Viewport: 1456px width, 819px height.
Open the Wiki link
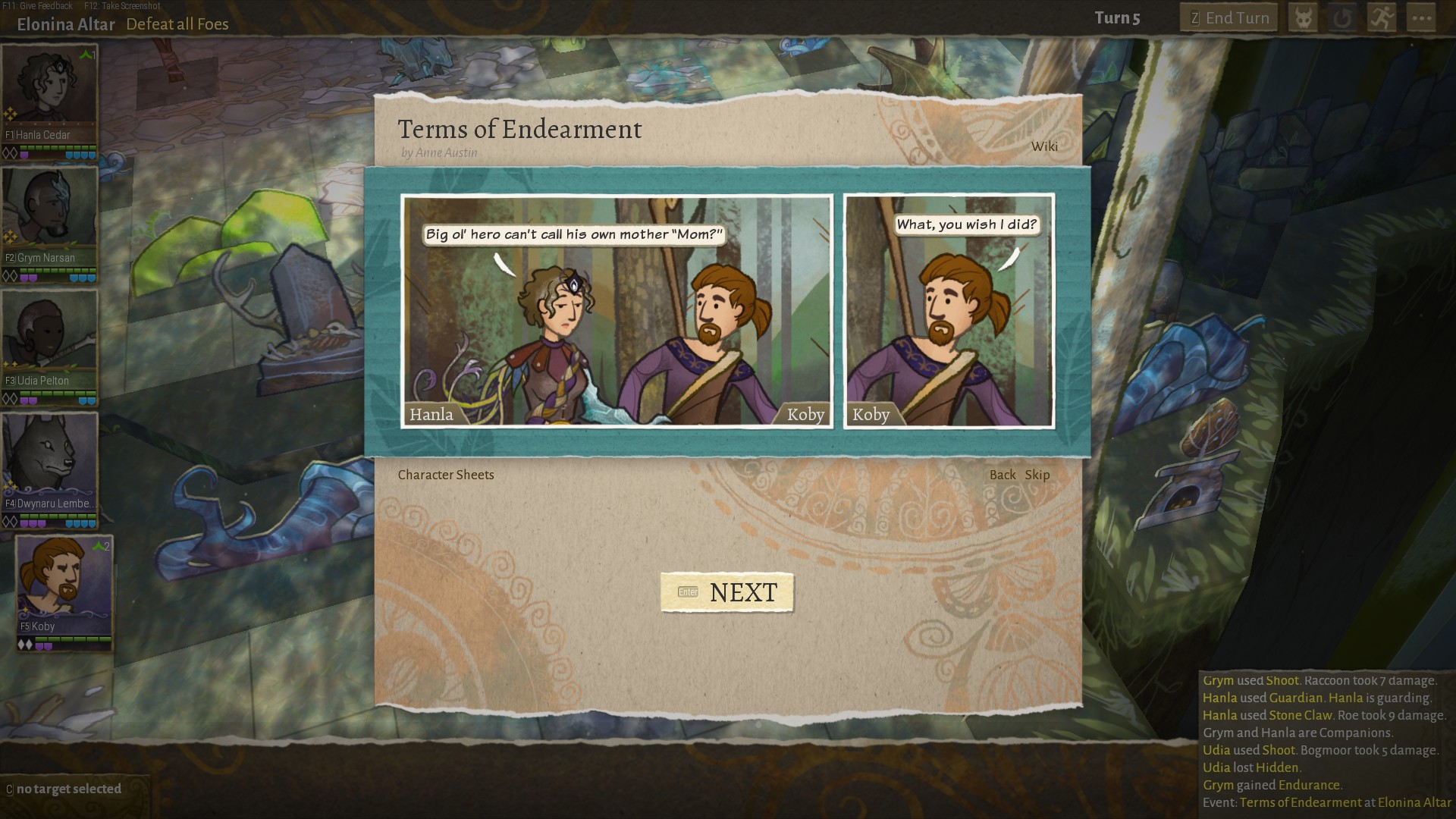point(1043,146)
